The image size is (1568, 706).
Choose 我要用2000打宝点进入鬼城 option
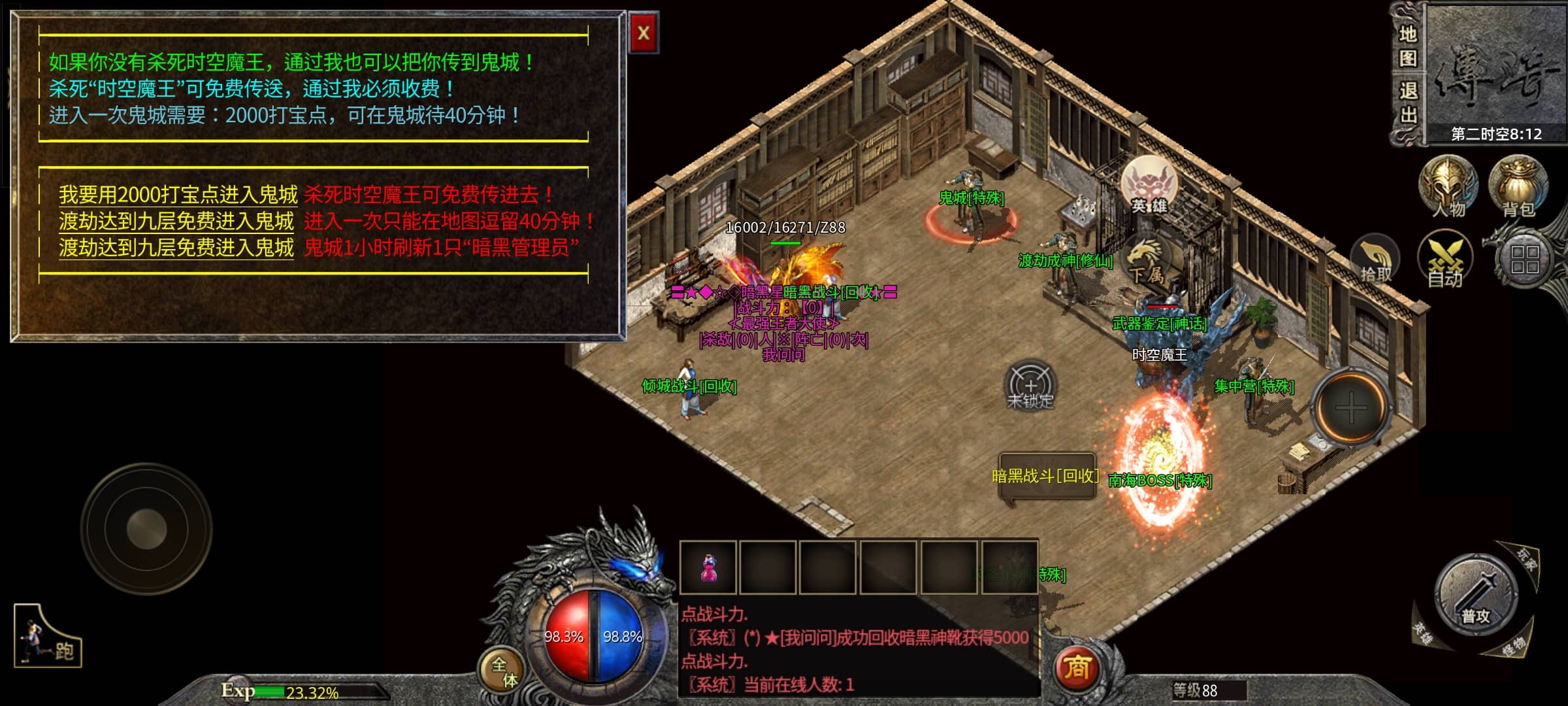(x=178, y=195)
